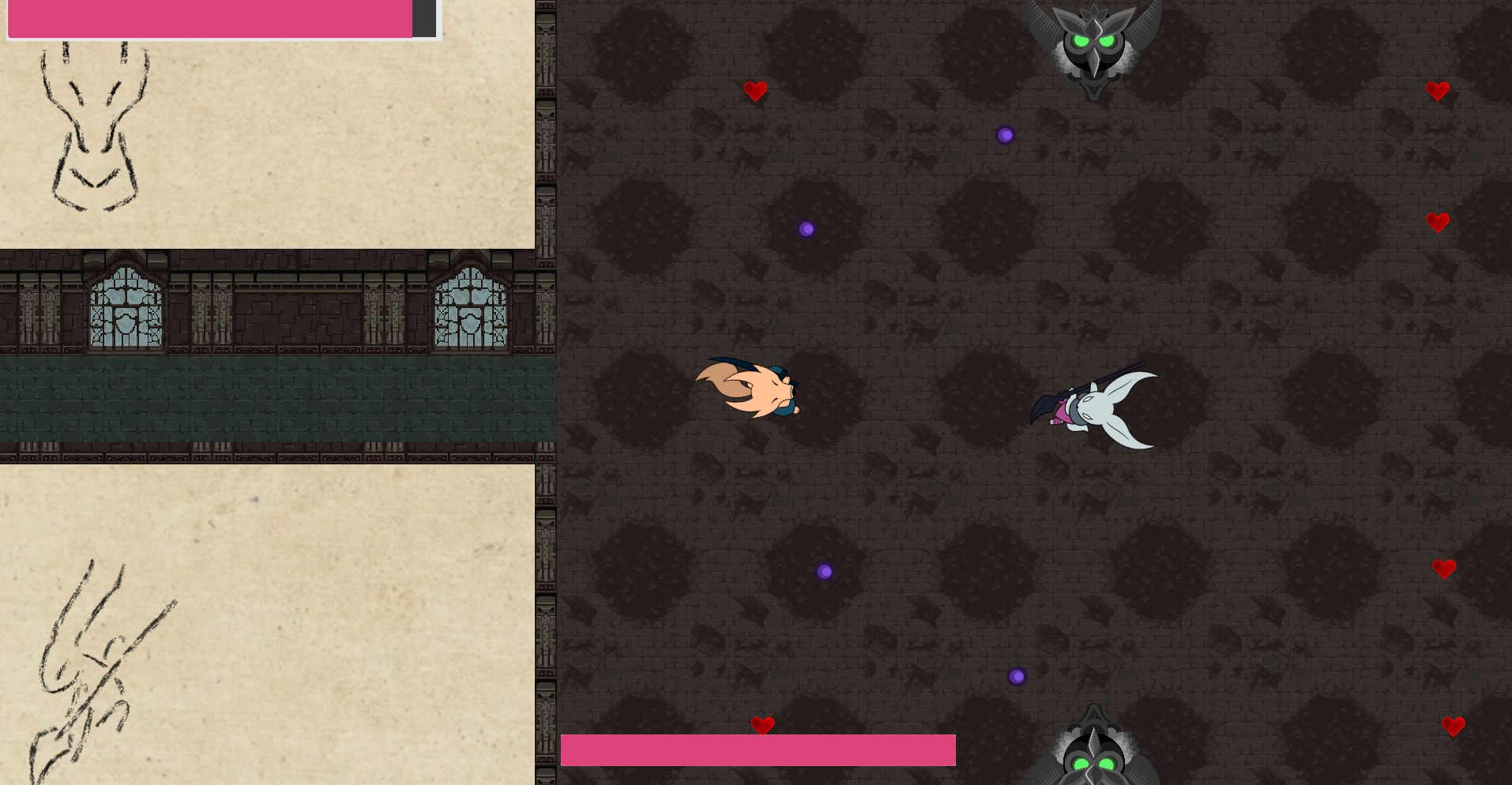1512x785 pixels.
Task: Click the heart pickup on the right edge
Action: pos(1439,222)
